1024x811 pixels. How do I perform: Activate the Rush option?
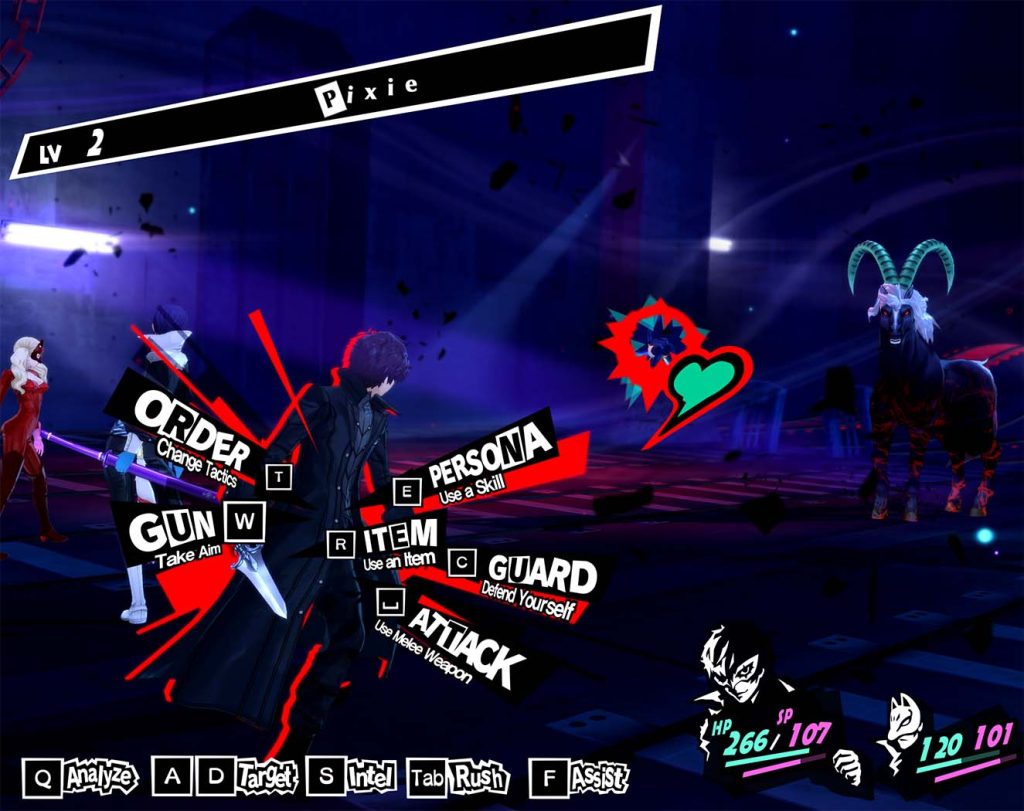[479, 776]
